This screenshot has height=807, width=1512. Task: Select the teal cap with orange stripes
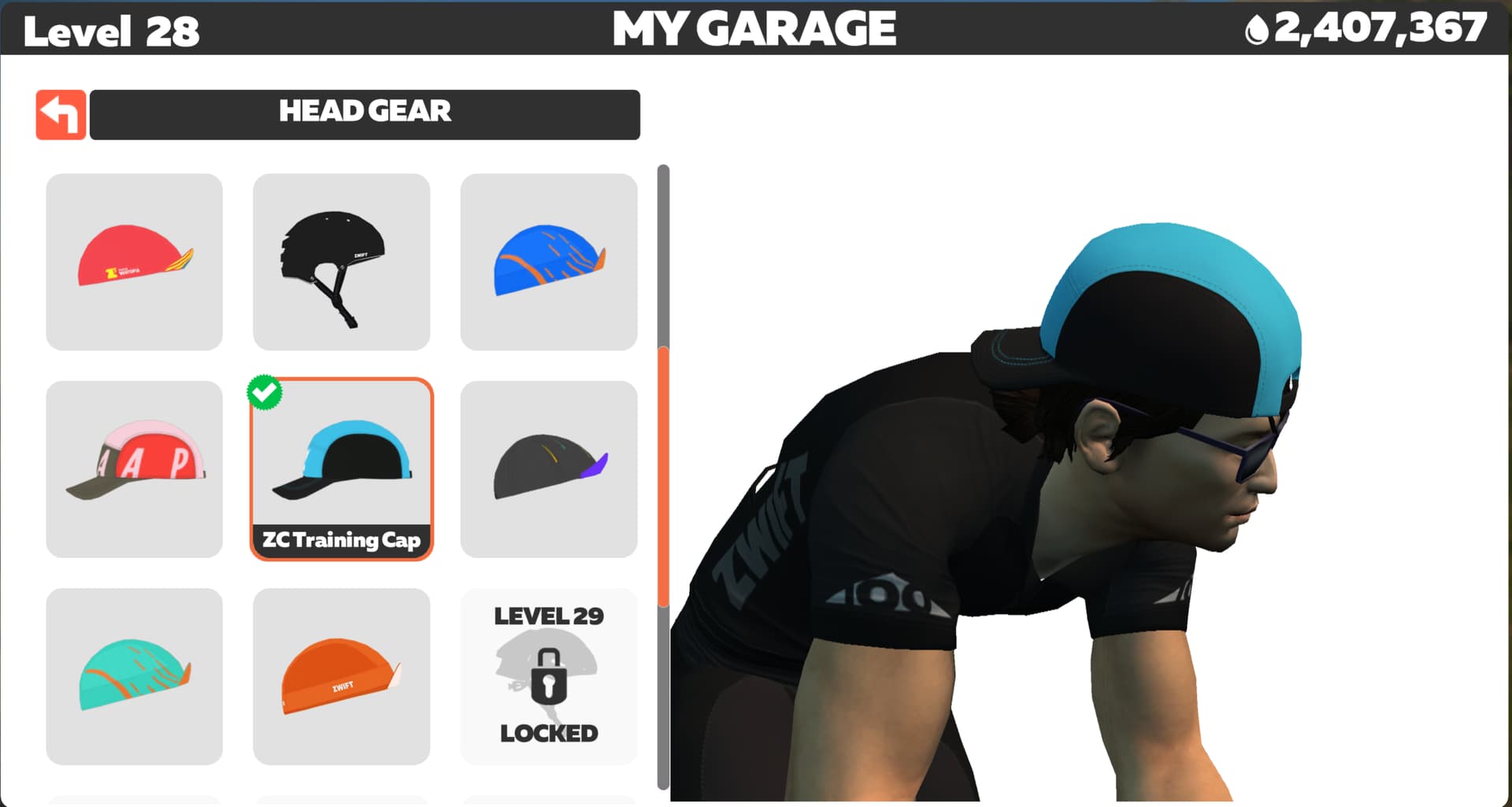[134, 677]
